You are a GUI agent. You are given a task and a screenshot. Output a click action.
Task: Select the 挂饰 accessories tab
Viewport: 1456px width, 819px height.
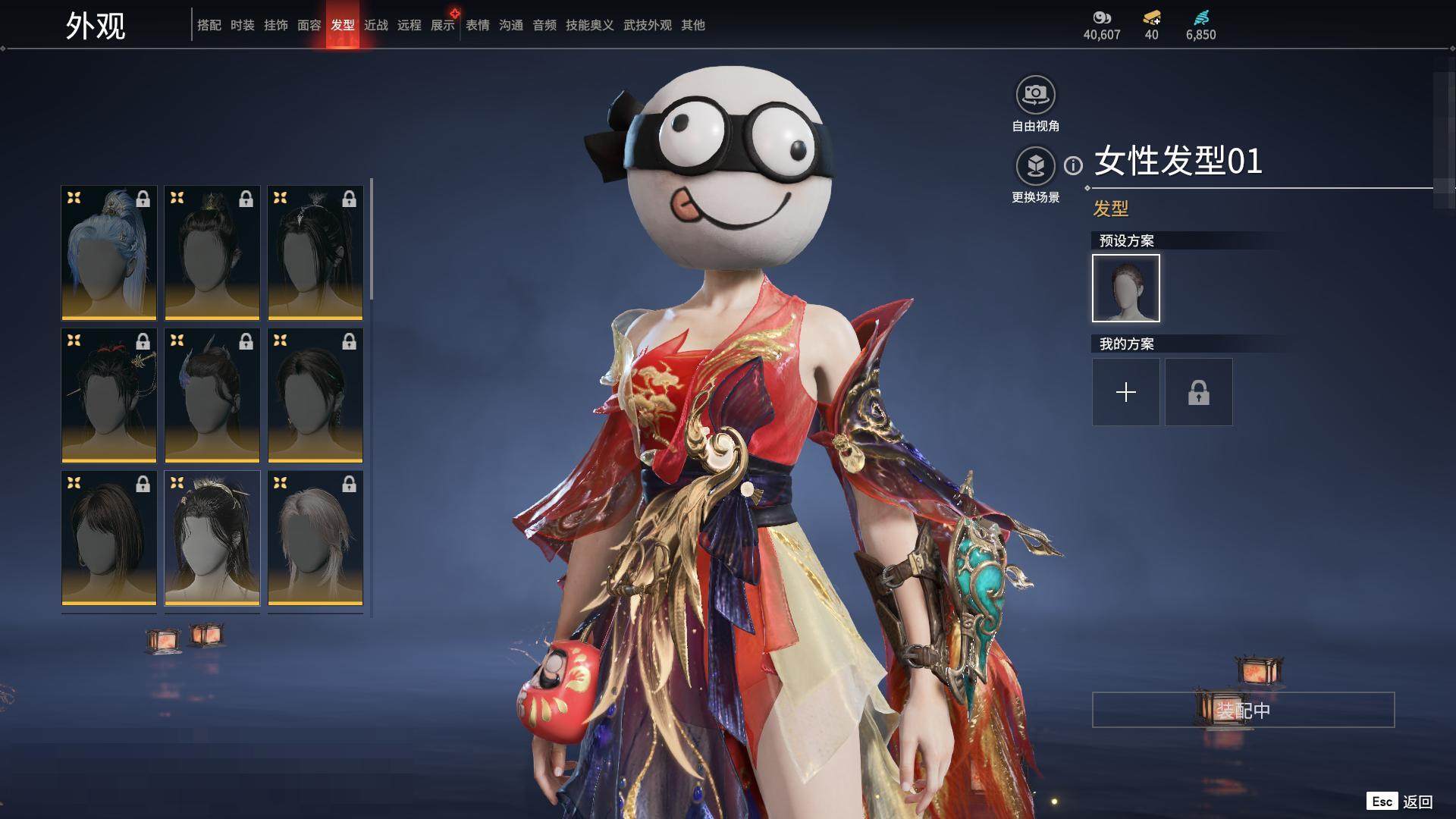pos(275,25)
